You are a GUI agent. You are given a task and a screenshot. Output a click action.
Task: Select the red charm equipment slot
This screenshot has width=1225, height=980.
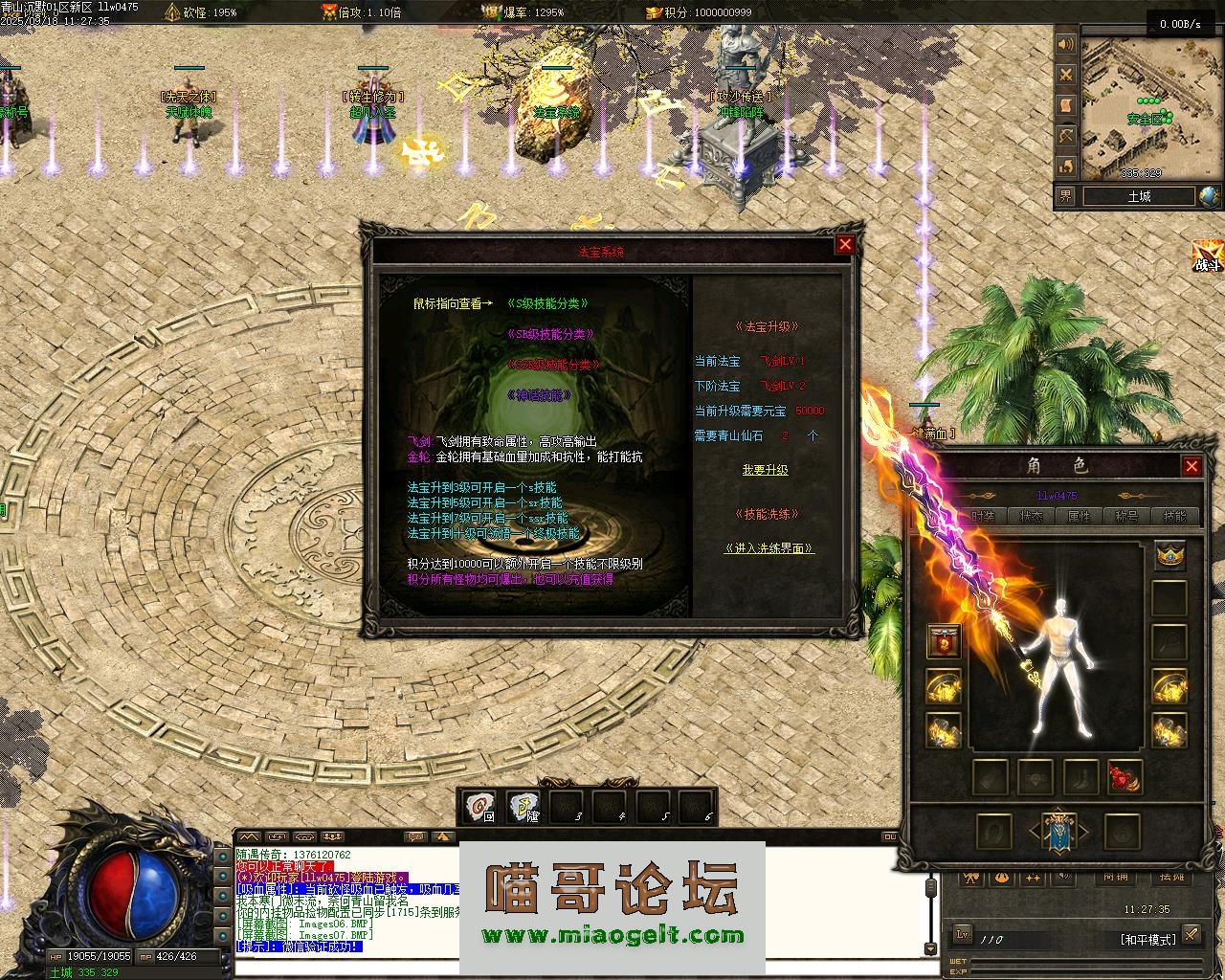(1125, 776)
